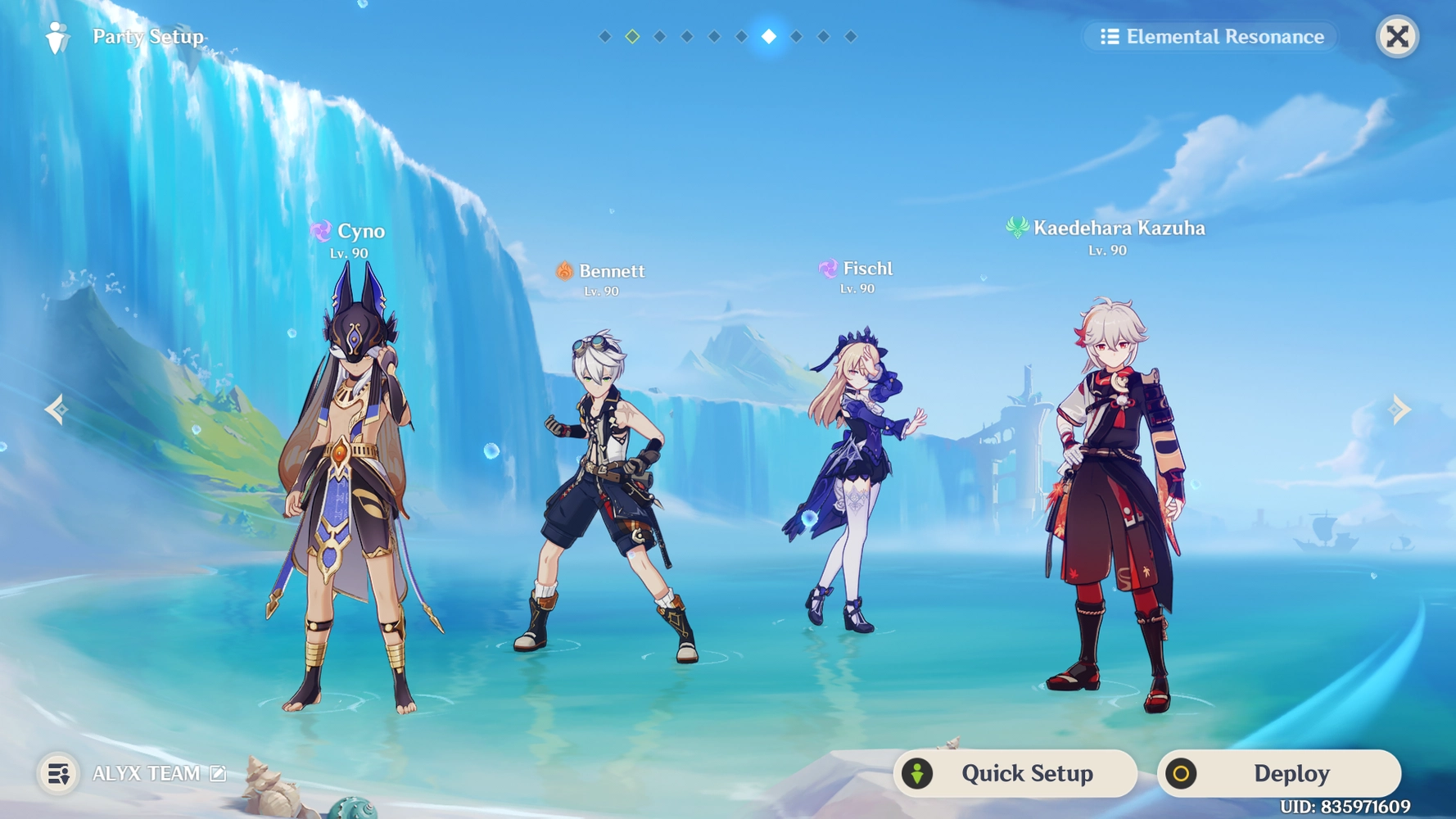The image size is (1456, 819).
Task: Click the Electro icon beside Cyno's name
Action: pyautogui.click(x=323, y=231)
